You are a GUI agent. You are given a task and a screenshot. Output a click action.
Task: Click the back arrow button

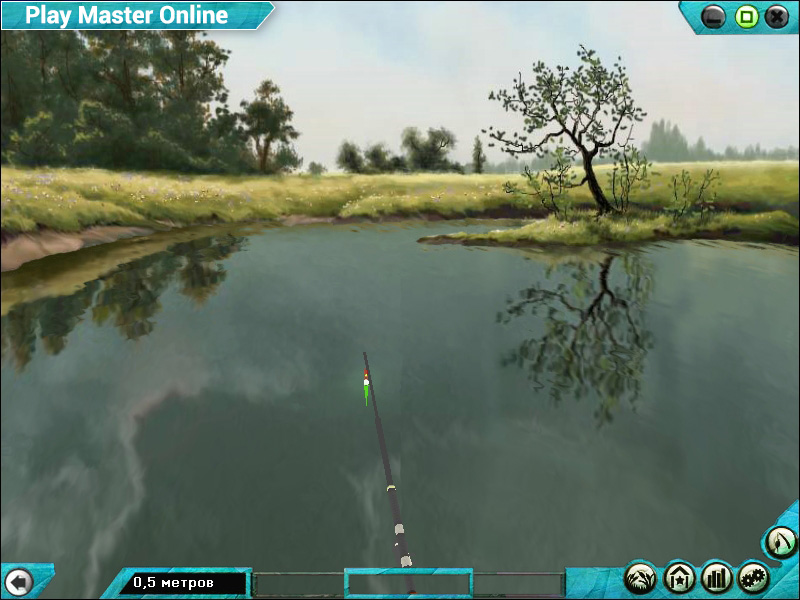pyautogui.click(x=18, y=580)
